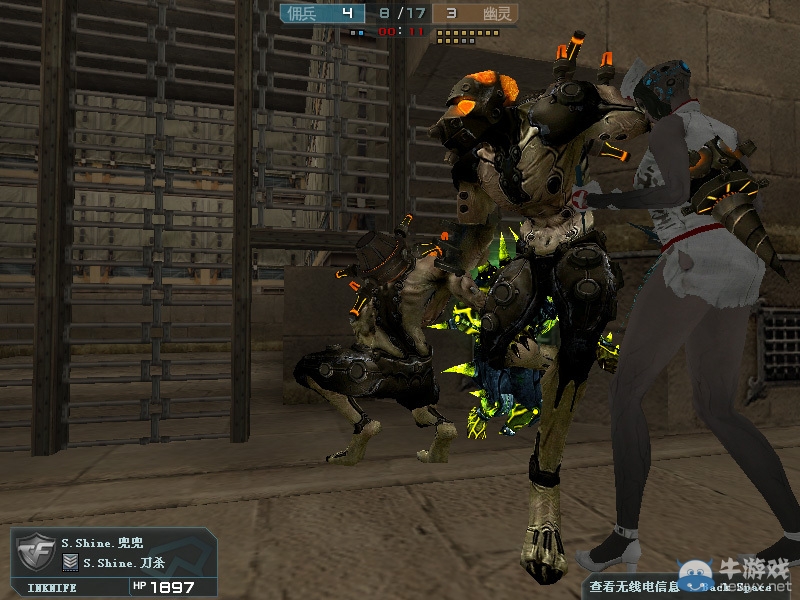Click the rank badge beside S.Shine.刀杀
This screenshot has height=600, width=800.
[x=71, y=563]
